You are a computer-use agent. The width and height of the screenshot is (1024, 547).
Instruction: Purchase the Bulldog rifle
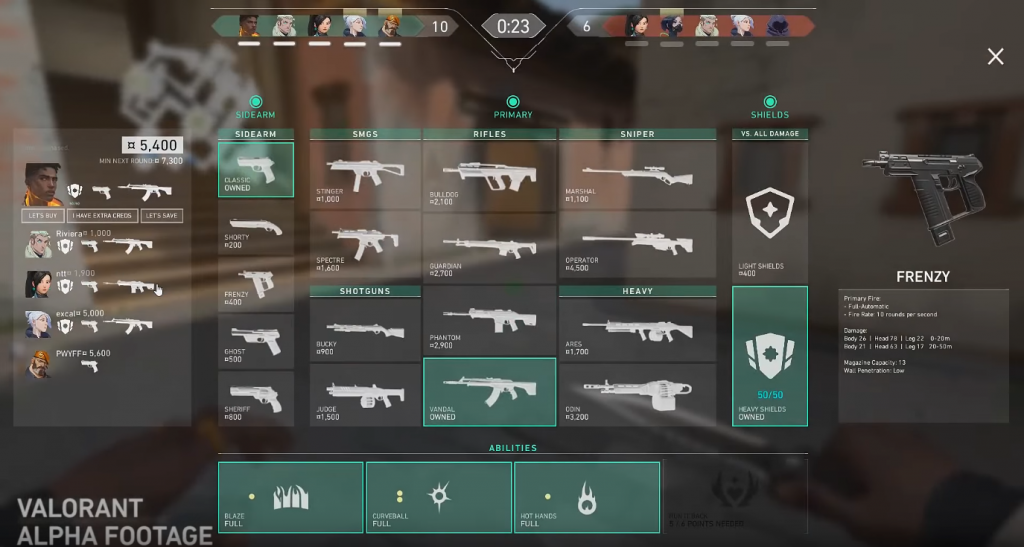point(490,175)
